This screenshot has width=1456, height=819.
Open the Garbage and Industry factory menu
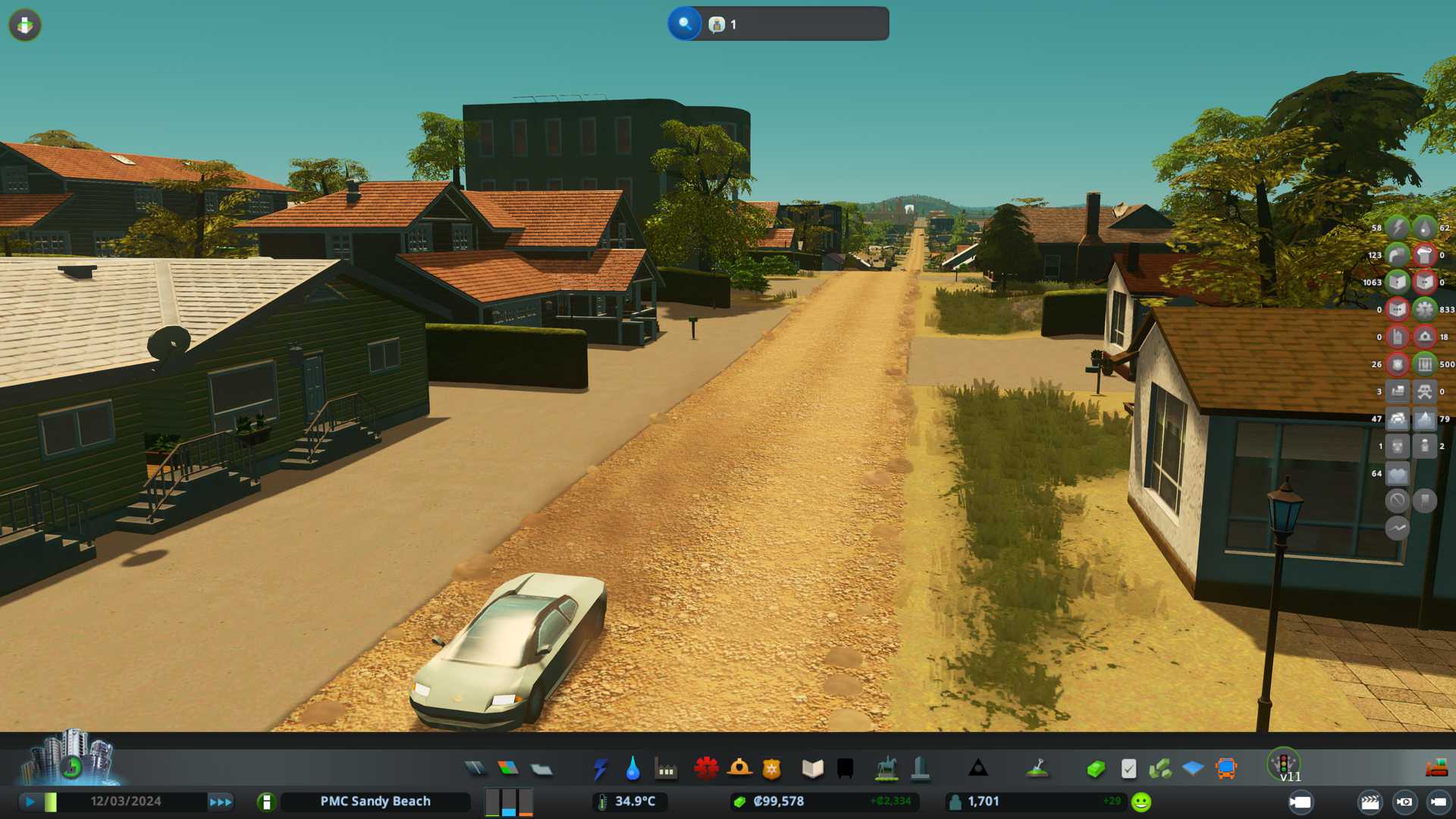point(666,769)
